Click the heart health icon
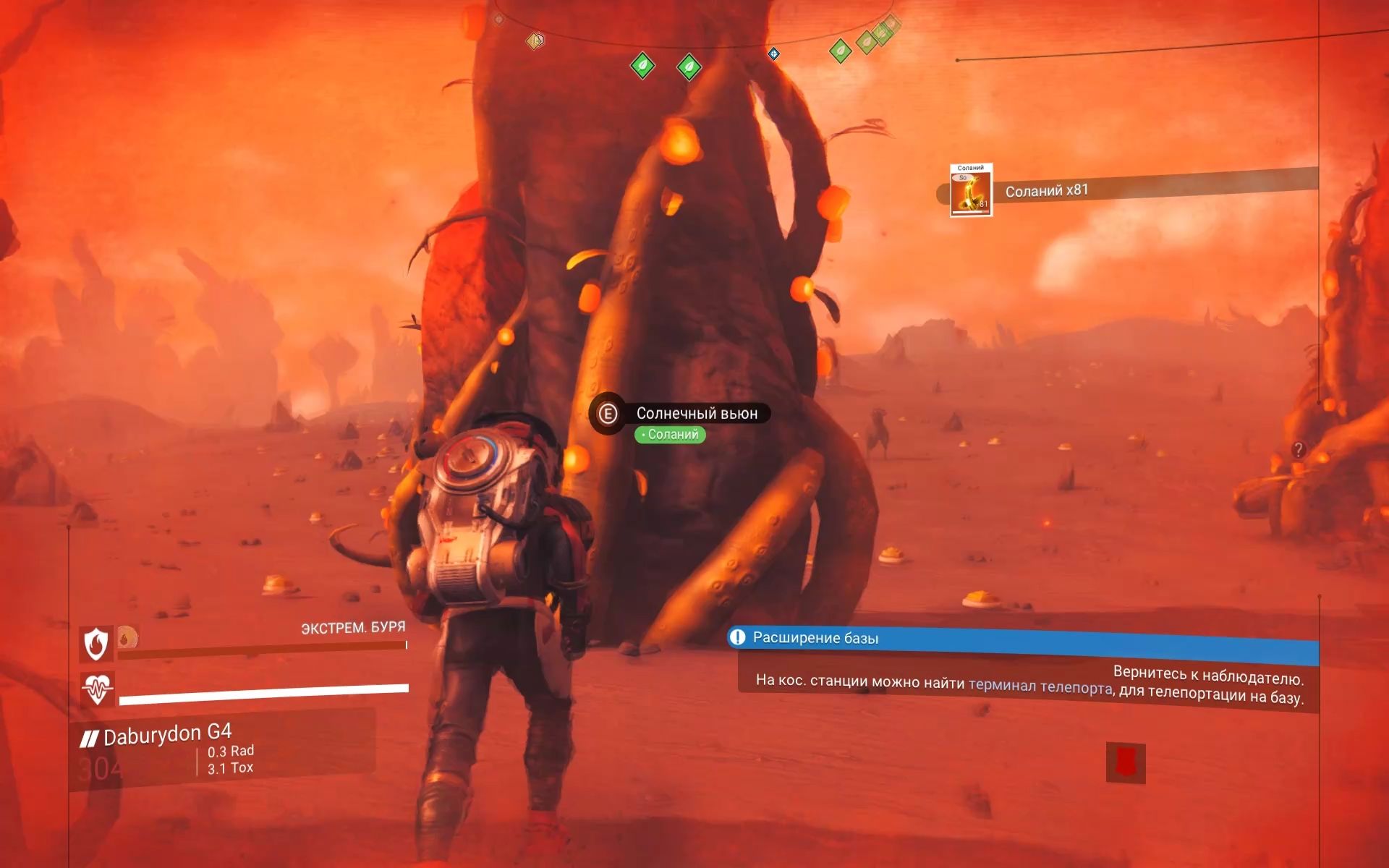The width and height of the screenshot is (1389, 868). (x=97, y=688)
